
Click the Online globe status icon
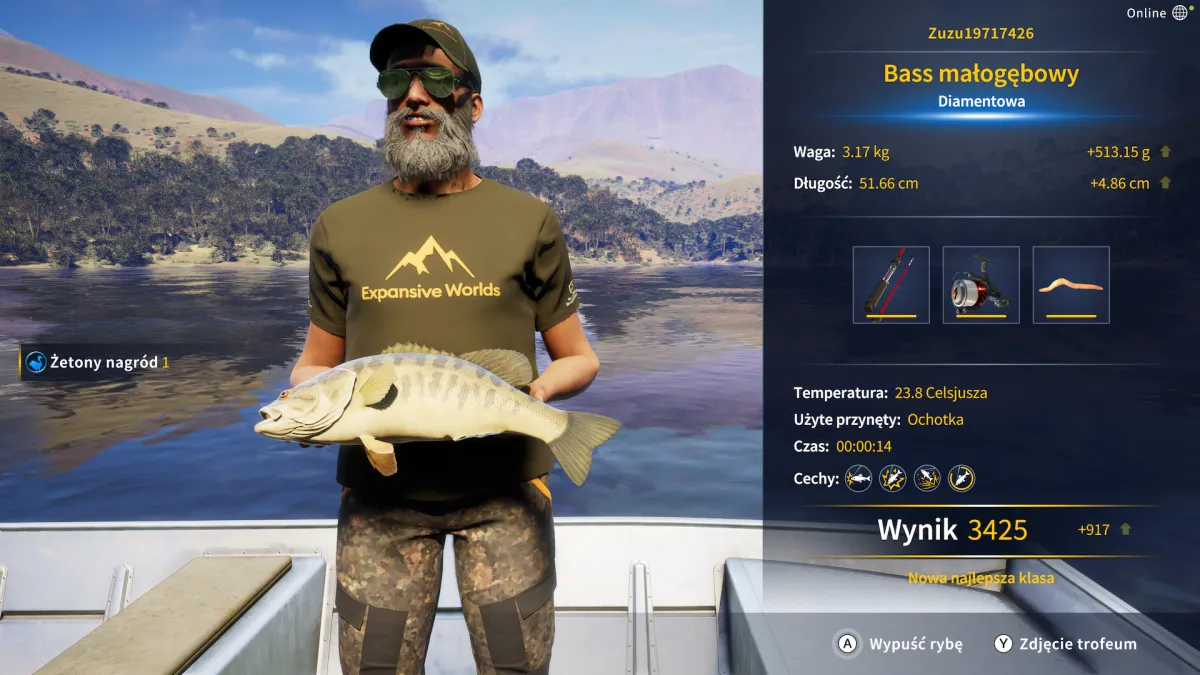click(x=1180, y=13)
